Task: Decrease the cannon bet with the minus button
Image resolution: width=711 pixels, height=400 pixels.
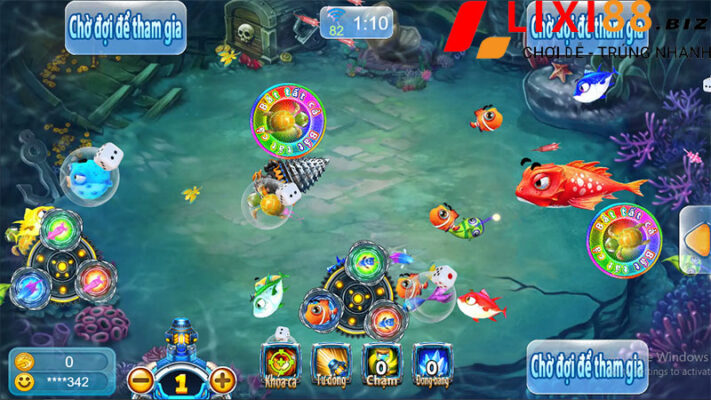Action: 141,380
